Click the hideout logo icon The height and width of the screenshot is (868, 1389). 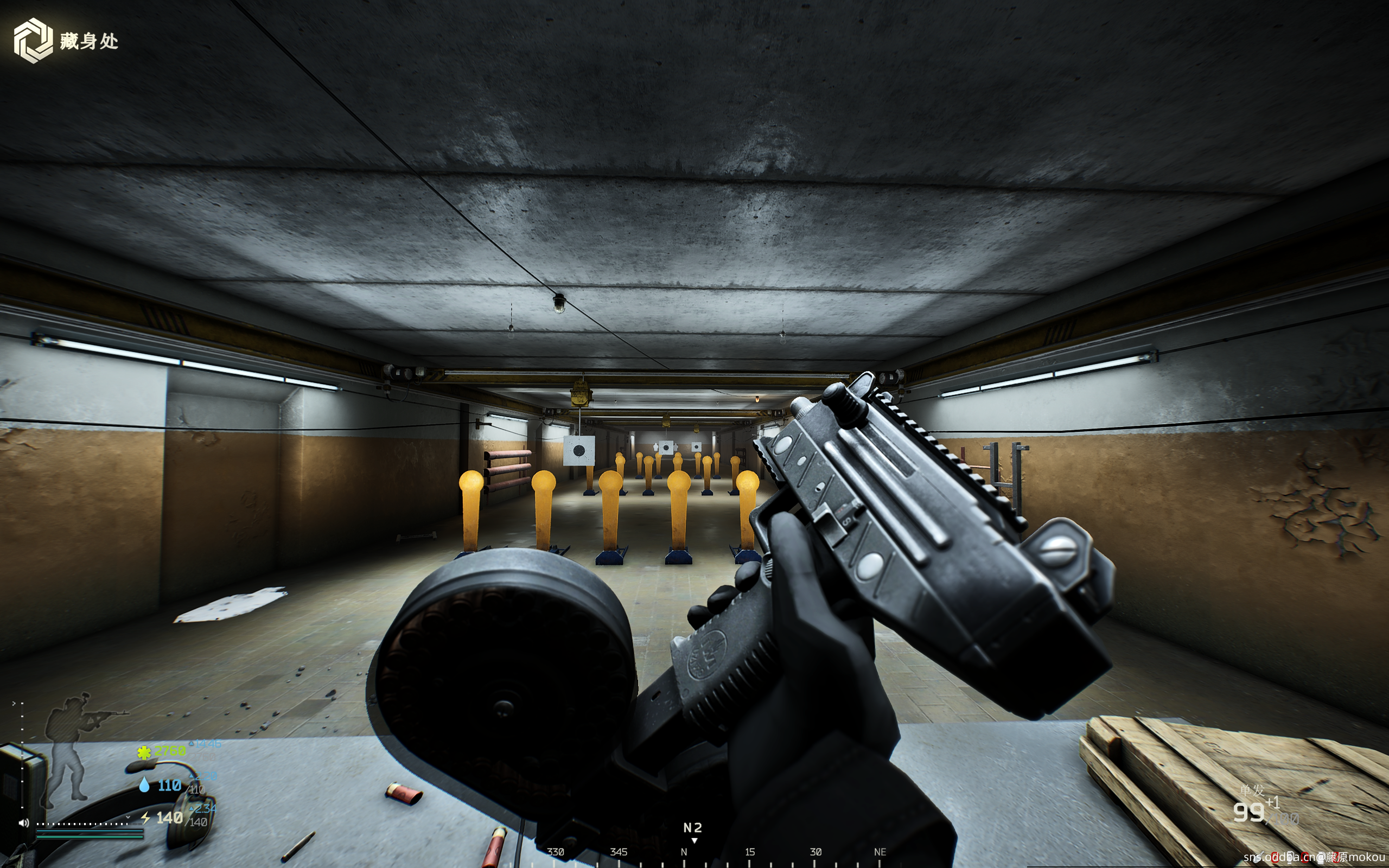tap(33, 40)
